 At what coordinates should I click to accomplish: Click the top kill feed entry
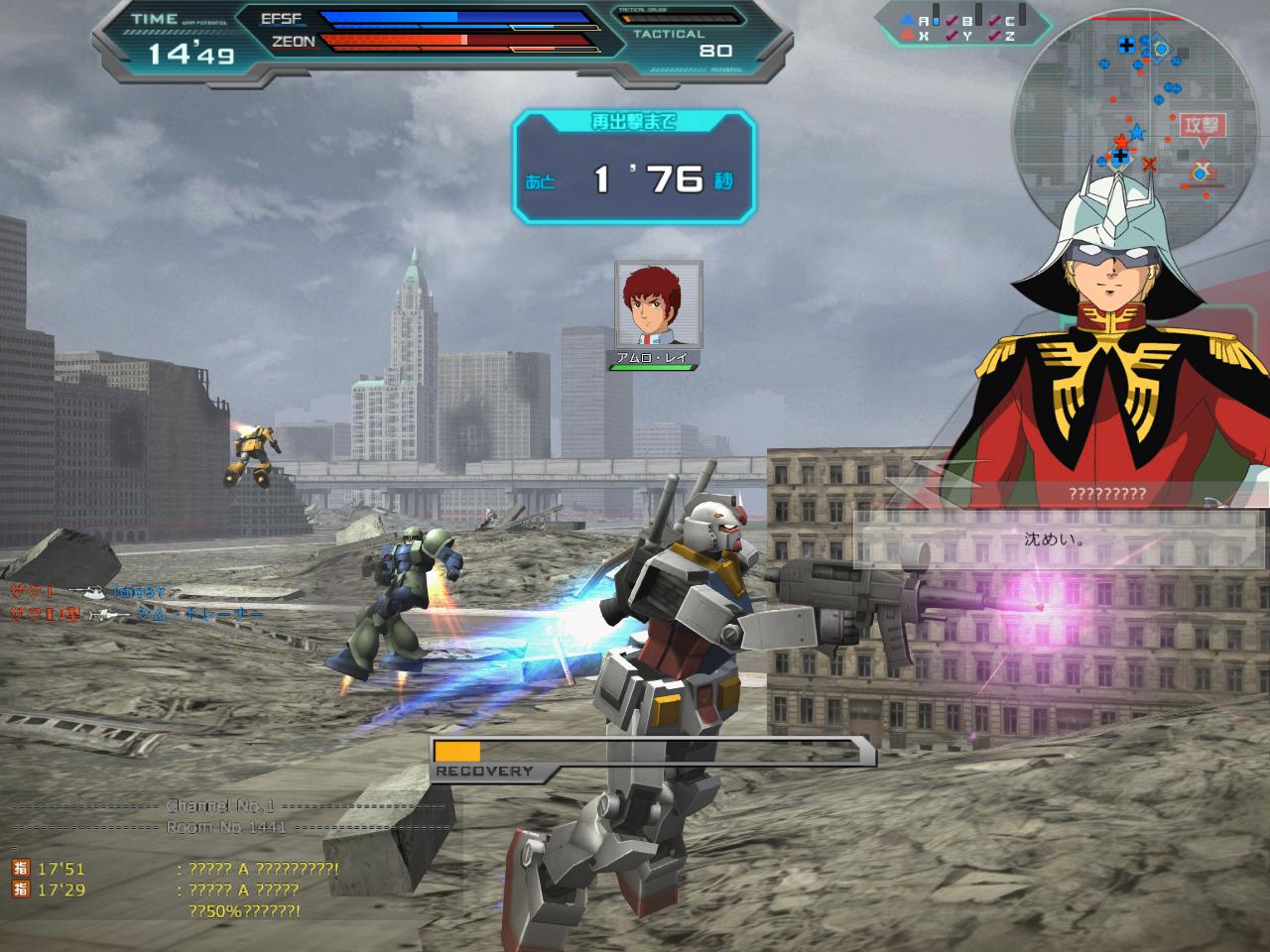89,592
